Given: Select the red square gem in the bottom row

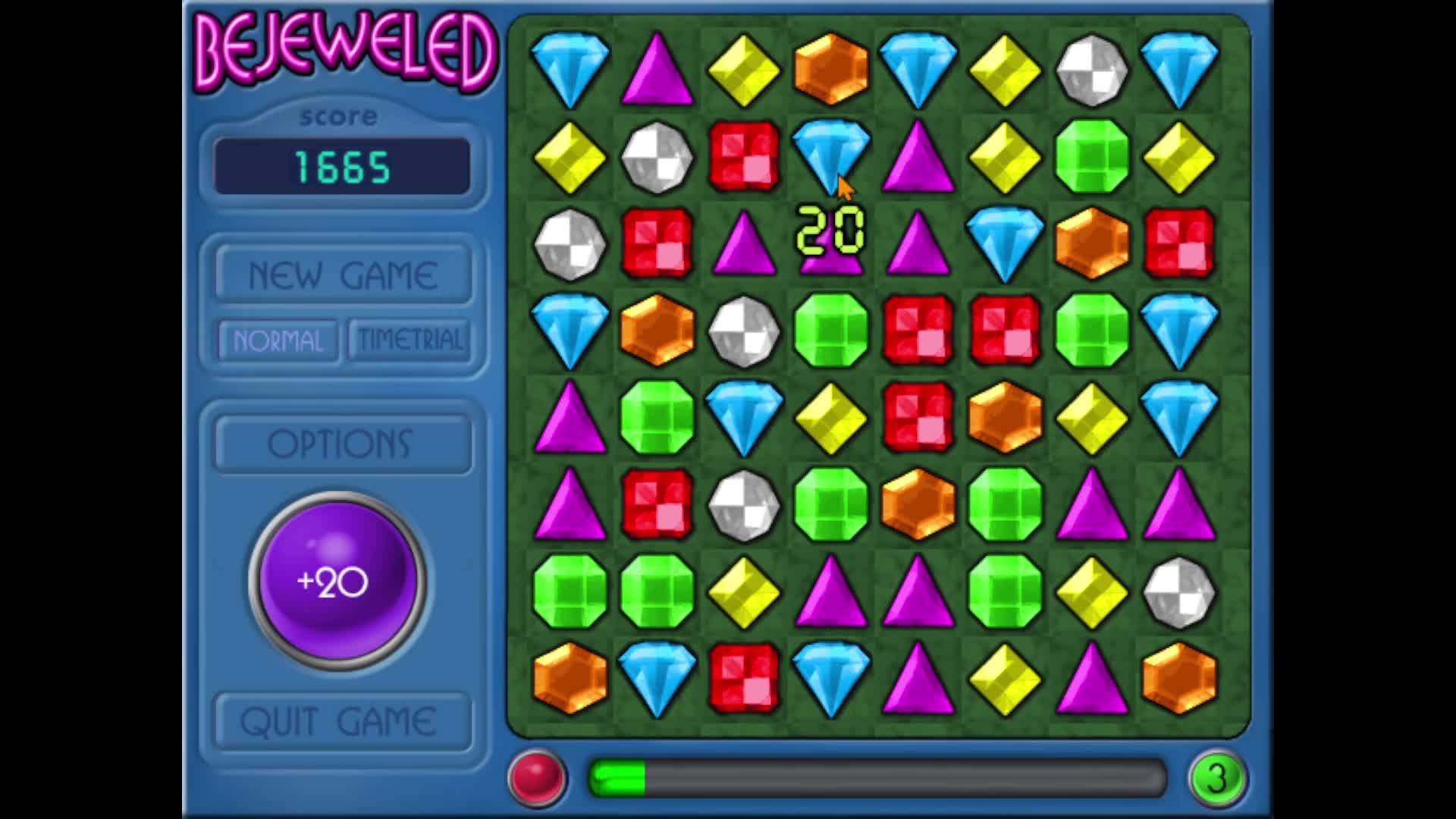Looking at the screenshot, I should [743, 679].
